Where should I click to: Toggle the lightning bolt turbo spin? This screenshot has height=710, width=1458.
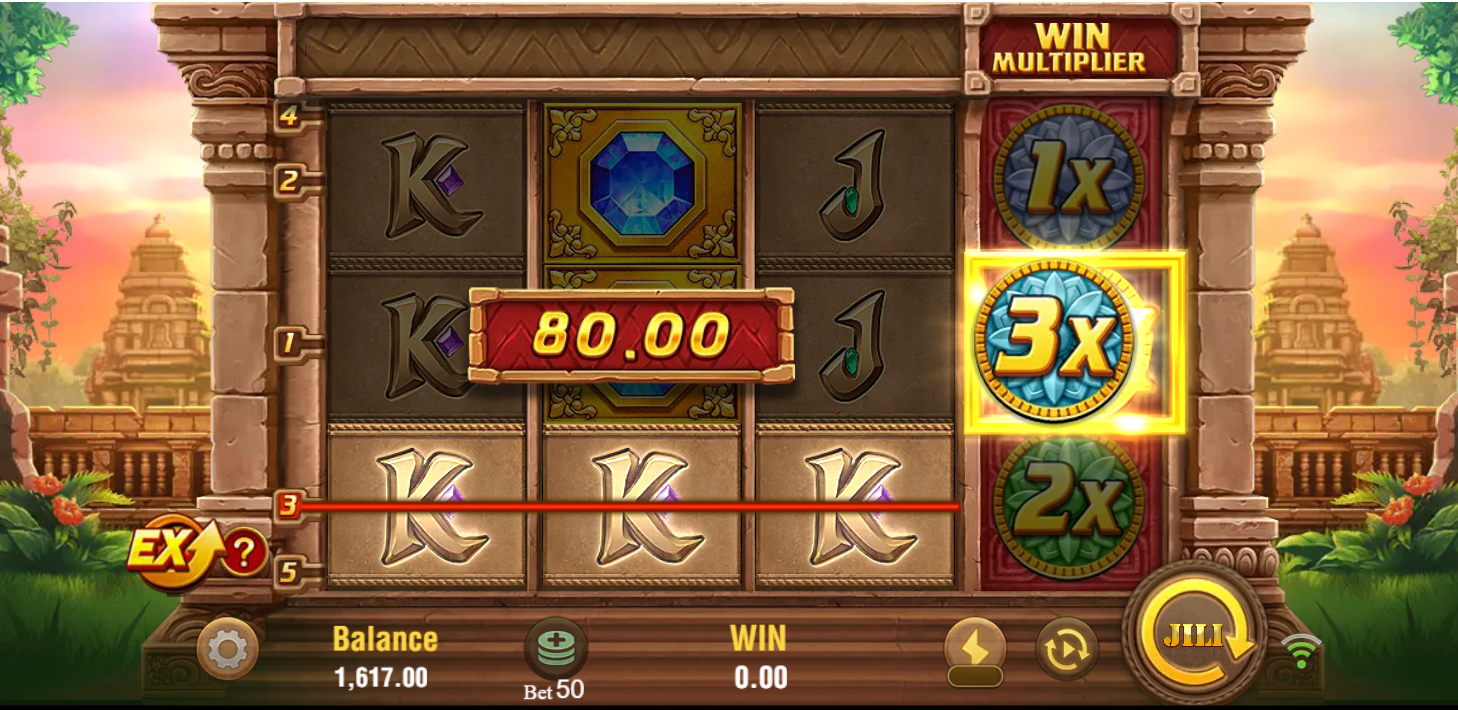point(974,648)
